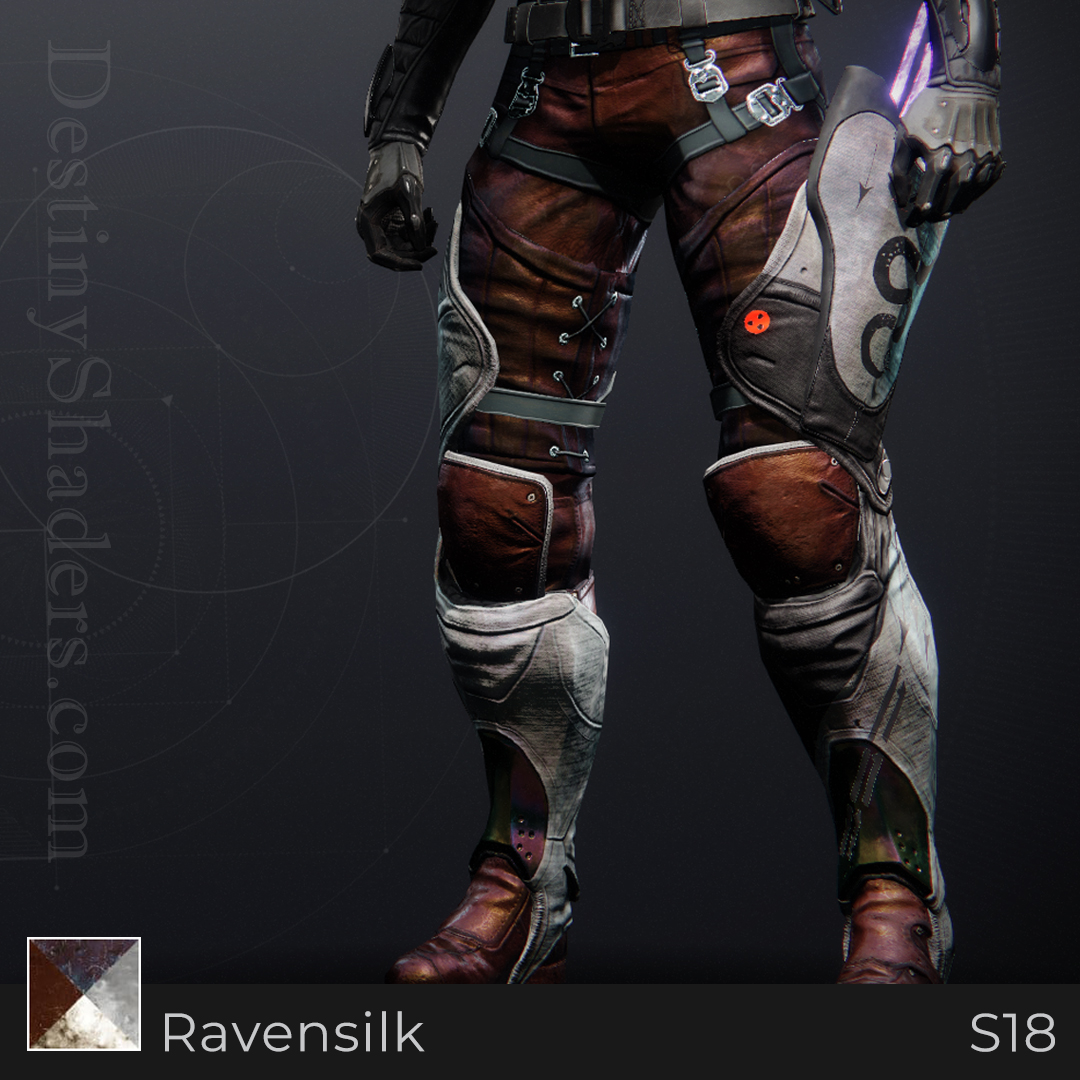Select the Ravensilk shader swatch icon

(84, 994)
